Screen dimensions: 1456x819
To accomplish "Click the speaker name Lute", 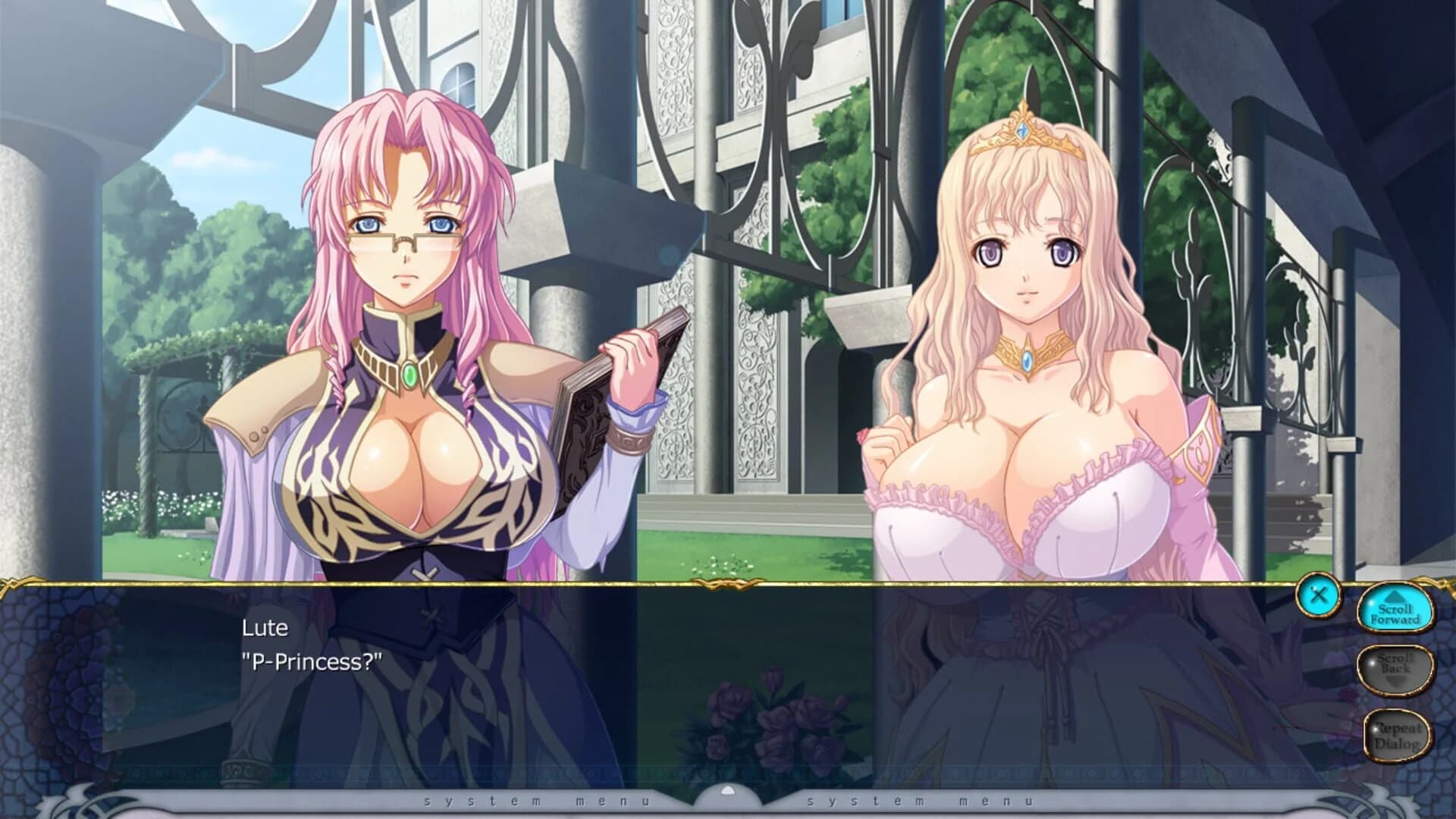I will pyautogui.click(x=263, y=628).
